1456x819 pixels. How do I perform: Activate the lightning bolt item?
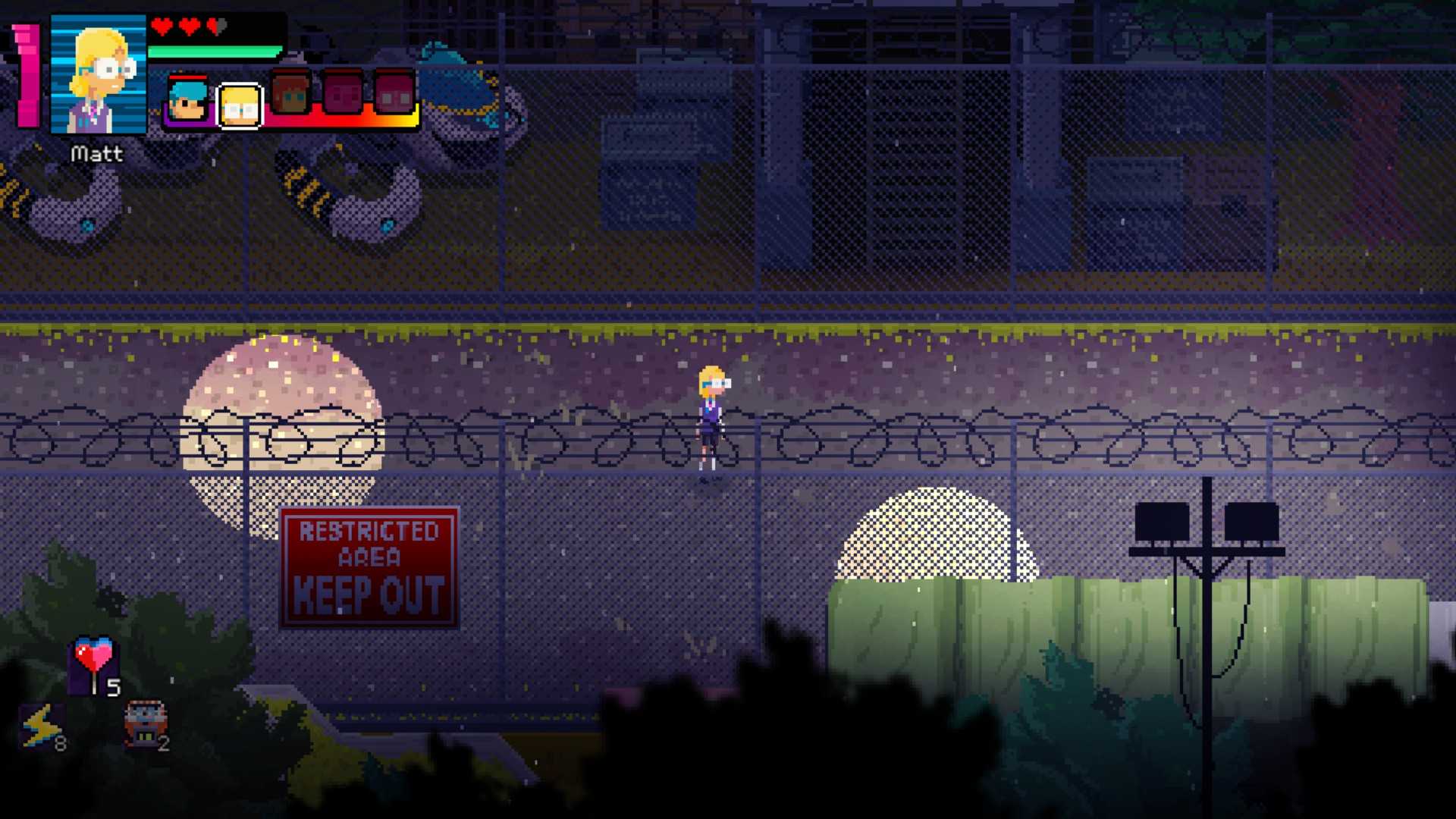click(41, 725)
